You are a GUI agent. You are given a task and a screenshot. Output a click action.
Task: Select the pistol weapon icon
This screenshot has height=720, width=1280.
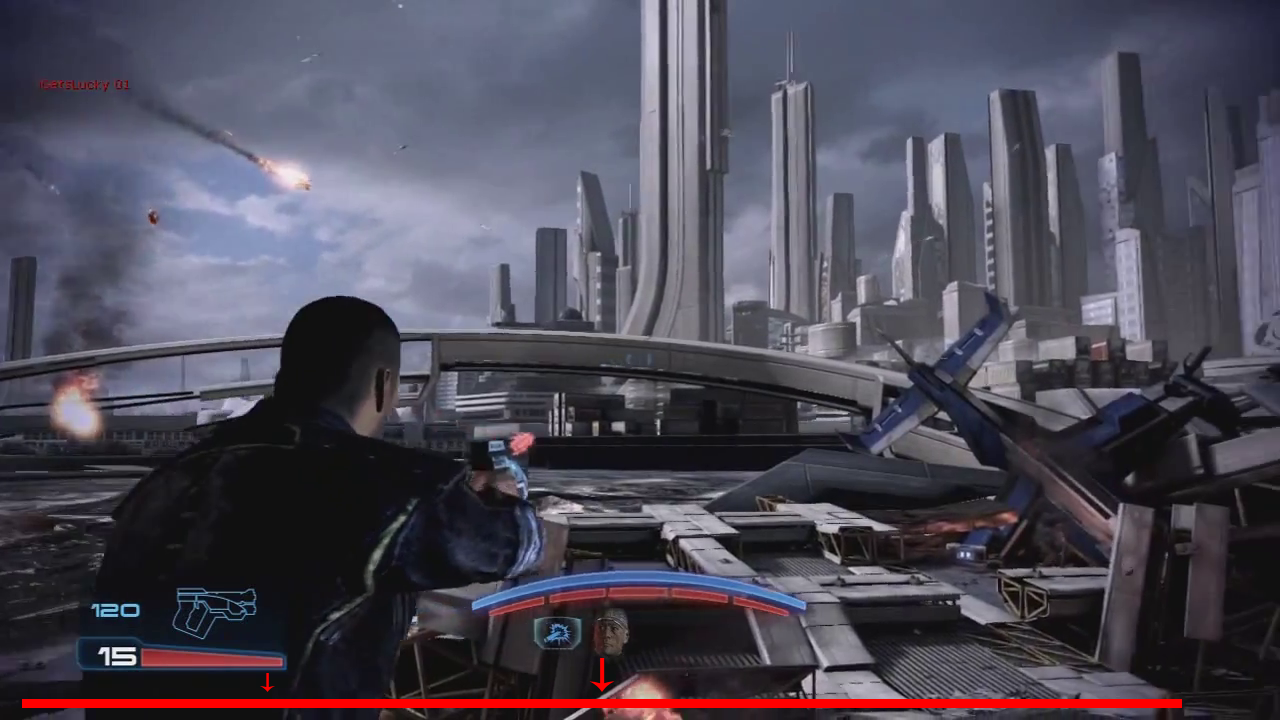pos(214,610)
